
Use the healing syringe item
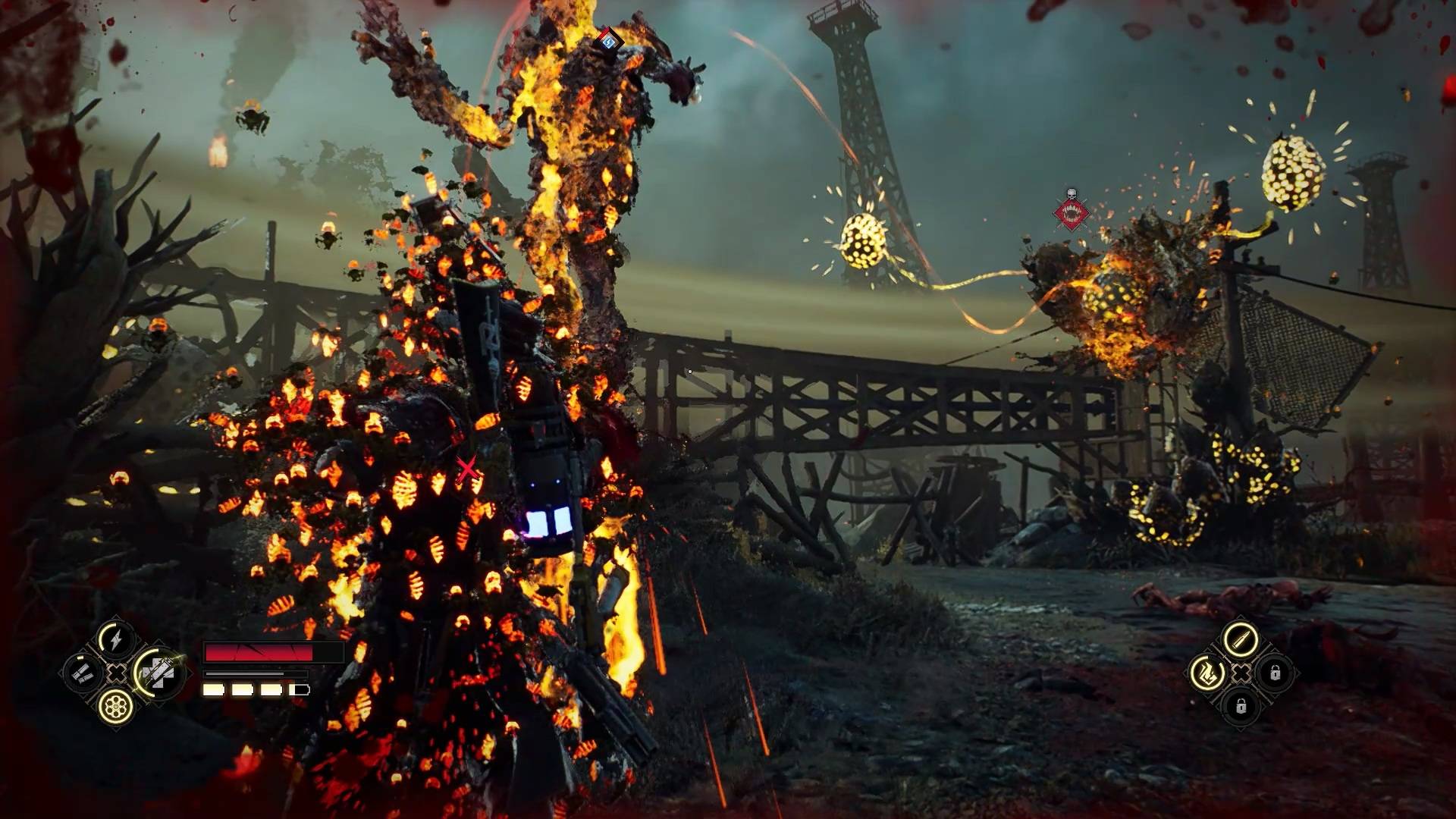click(x=159, y=673)
